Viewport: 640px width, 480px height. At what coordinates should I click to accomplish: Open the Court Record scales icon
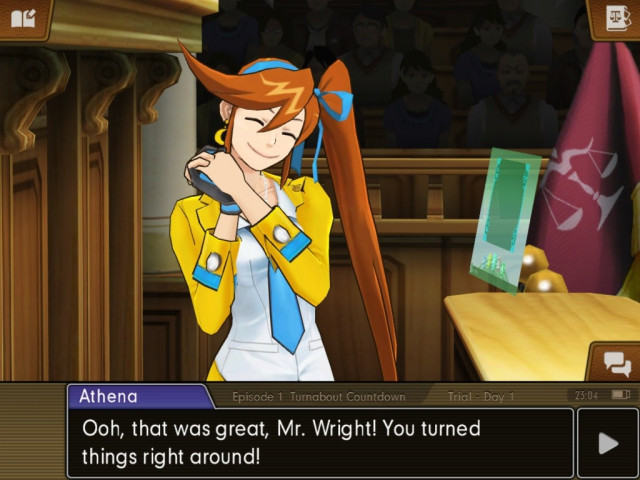tap(615, 19)
